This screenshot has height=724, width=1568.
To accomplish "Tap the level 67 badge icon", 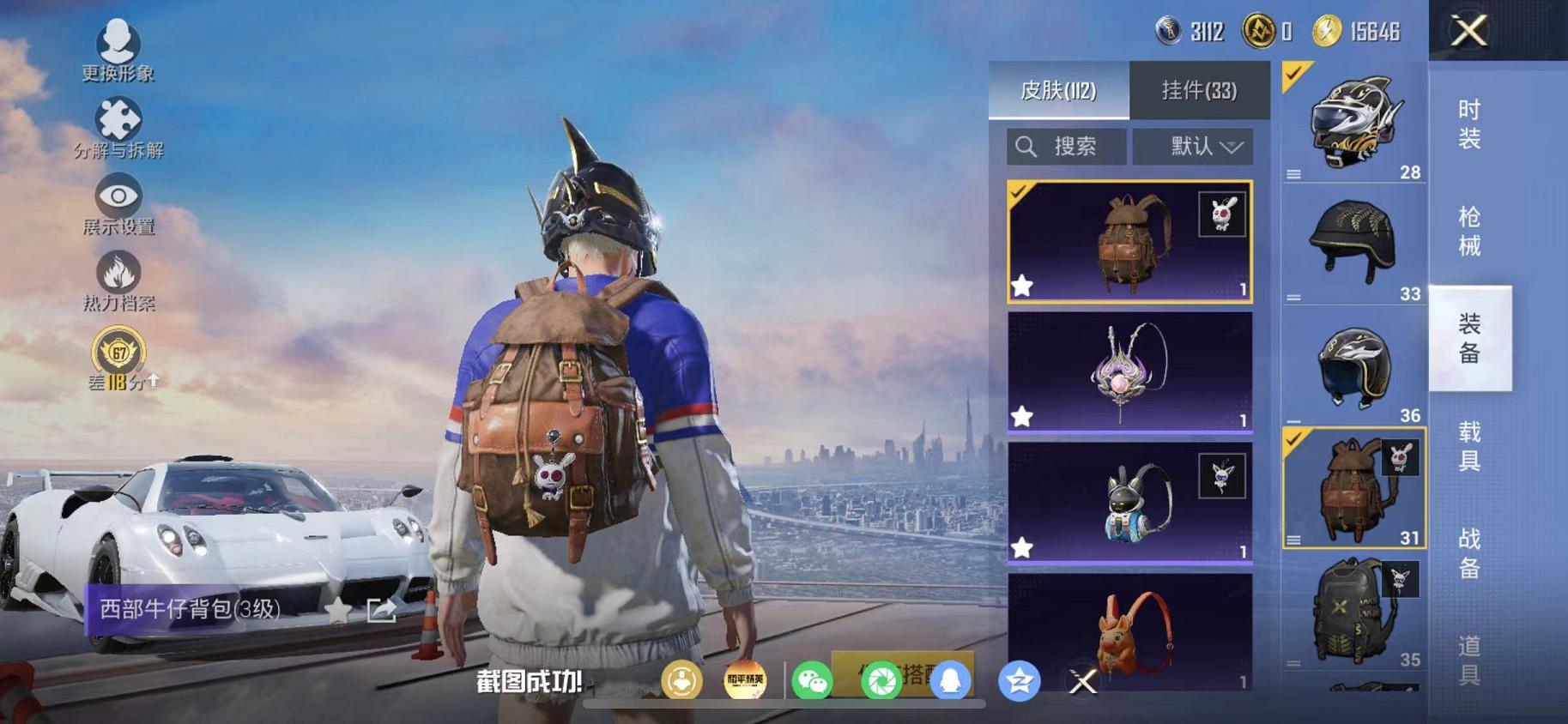I will click(120, 350).
